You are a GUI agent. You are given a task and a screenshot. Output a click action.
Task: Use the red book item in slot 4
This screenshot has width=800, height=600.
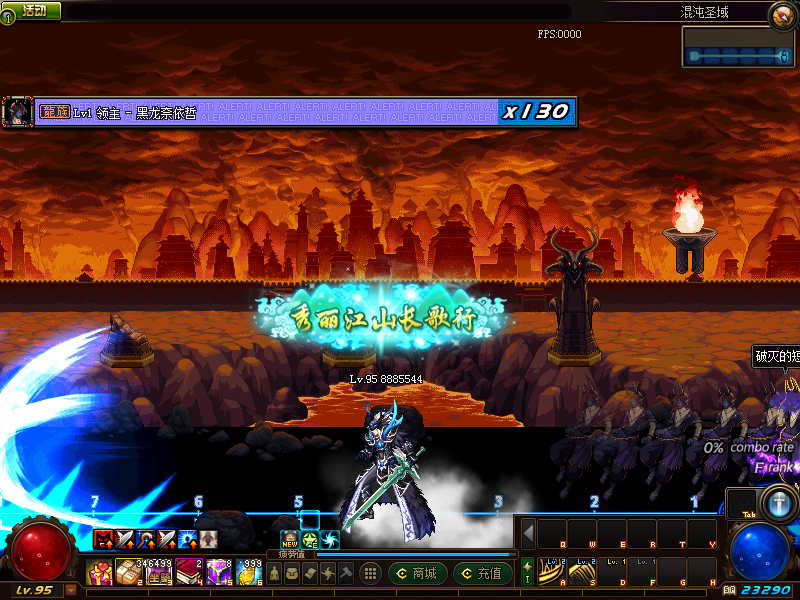189,573
